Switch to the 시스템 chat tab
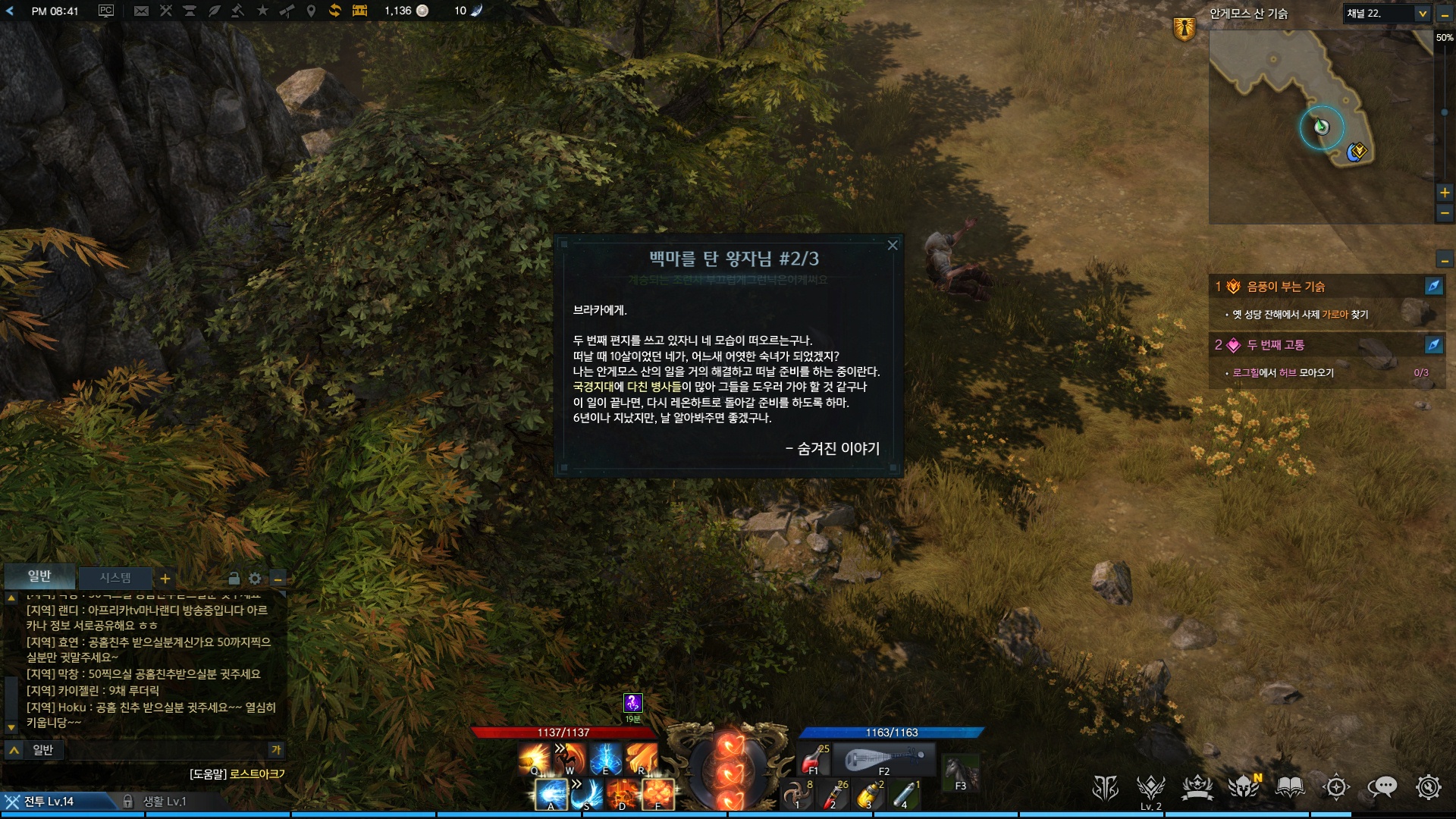This screenshot has width=1456, height=819. [115, 578]
